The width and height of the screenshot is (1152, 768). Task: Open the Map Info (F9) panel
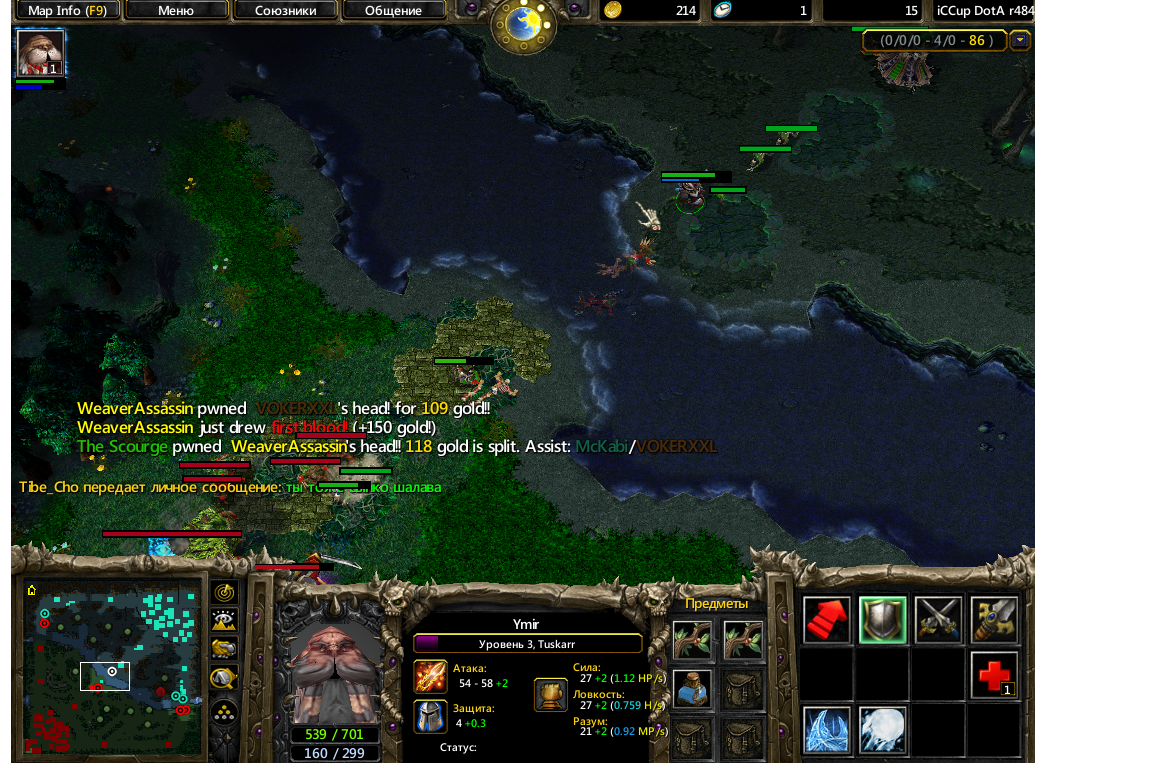pyautogui.click(x=67, y=11)
